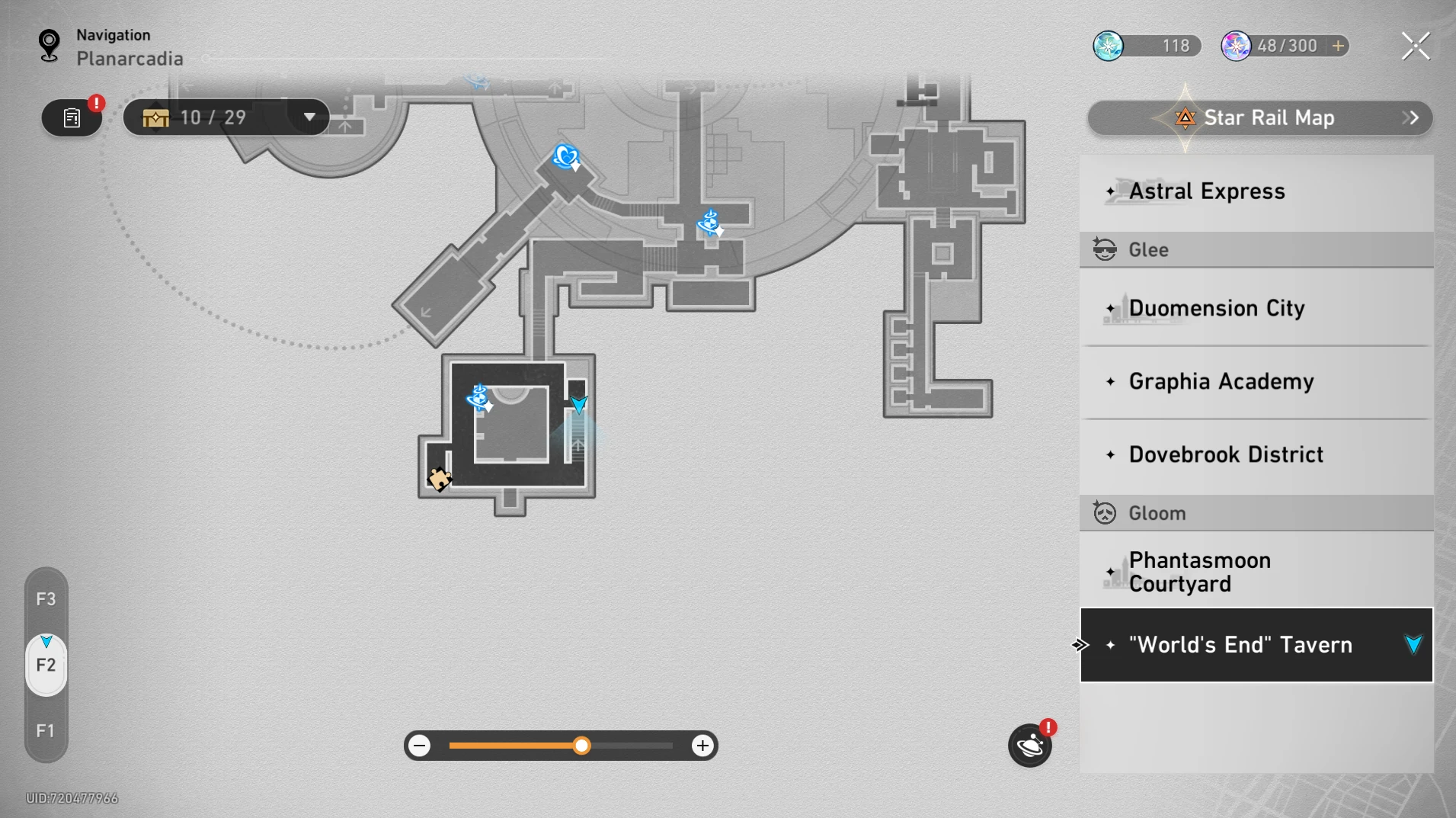Switch to floor F1

click(x=46, y=731)
